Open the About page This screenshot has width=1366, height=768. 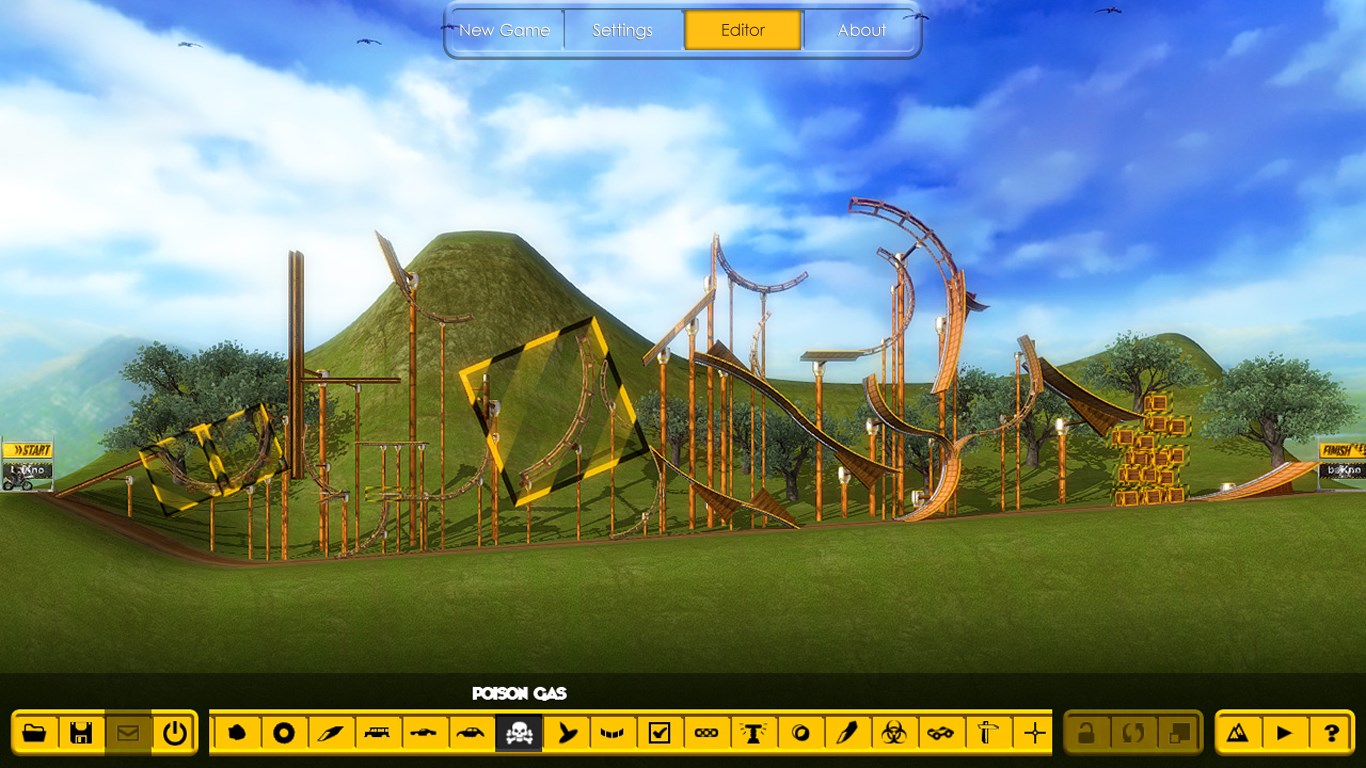coord(861,30)
